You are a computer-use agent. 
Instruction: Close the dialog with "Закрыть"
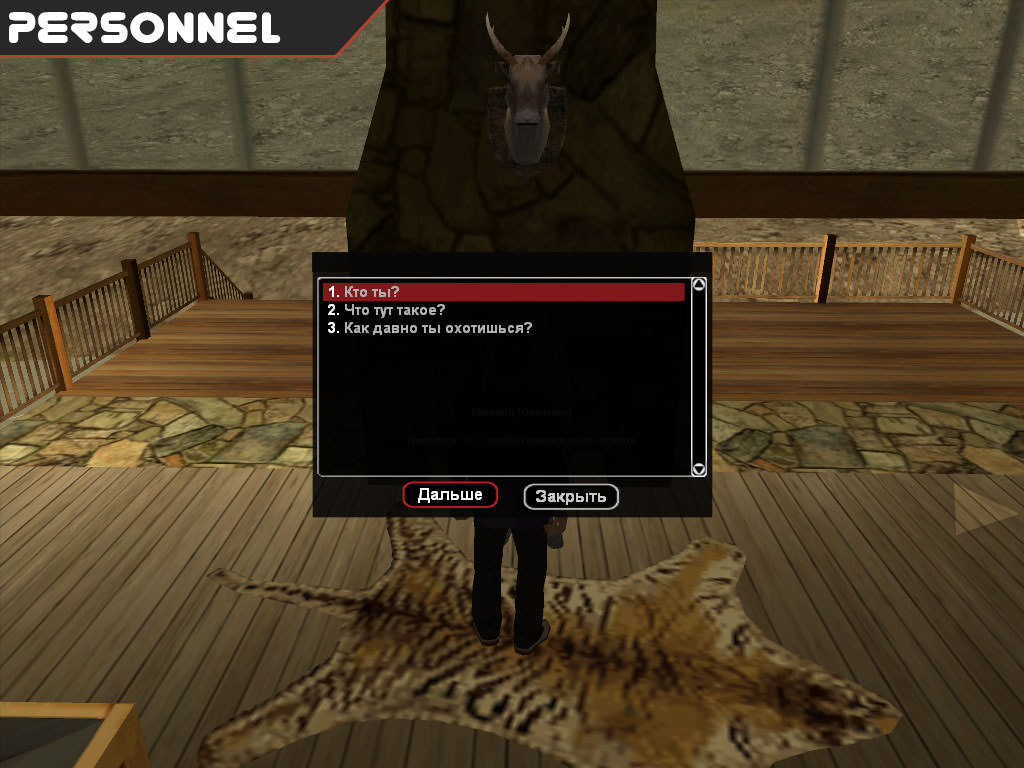(571, 497)
